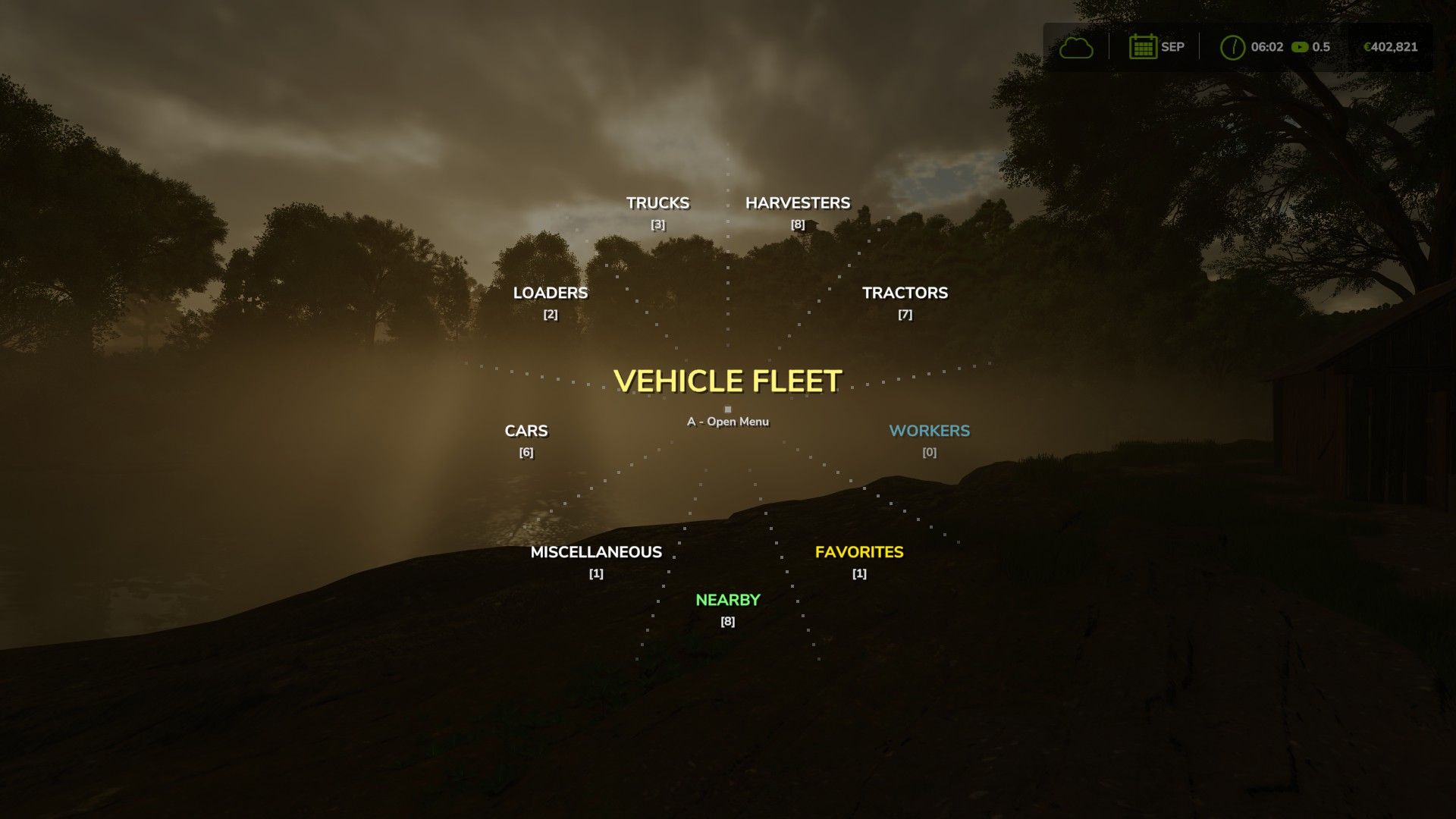The height and width of the screenshot is (819, 1456).
Task: Open the Miscellaneous vehicles category
Action: tap(596, 553)
